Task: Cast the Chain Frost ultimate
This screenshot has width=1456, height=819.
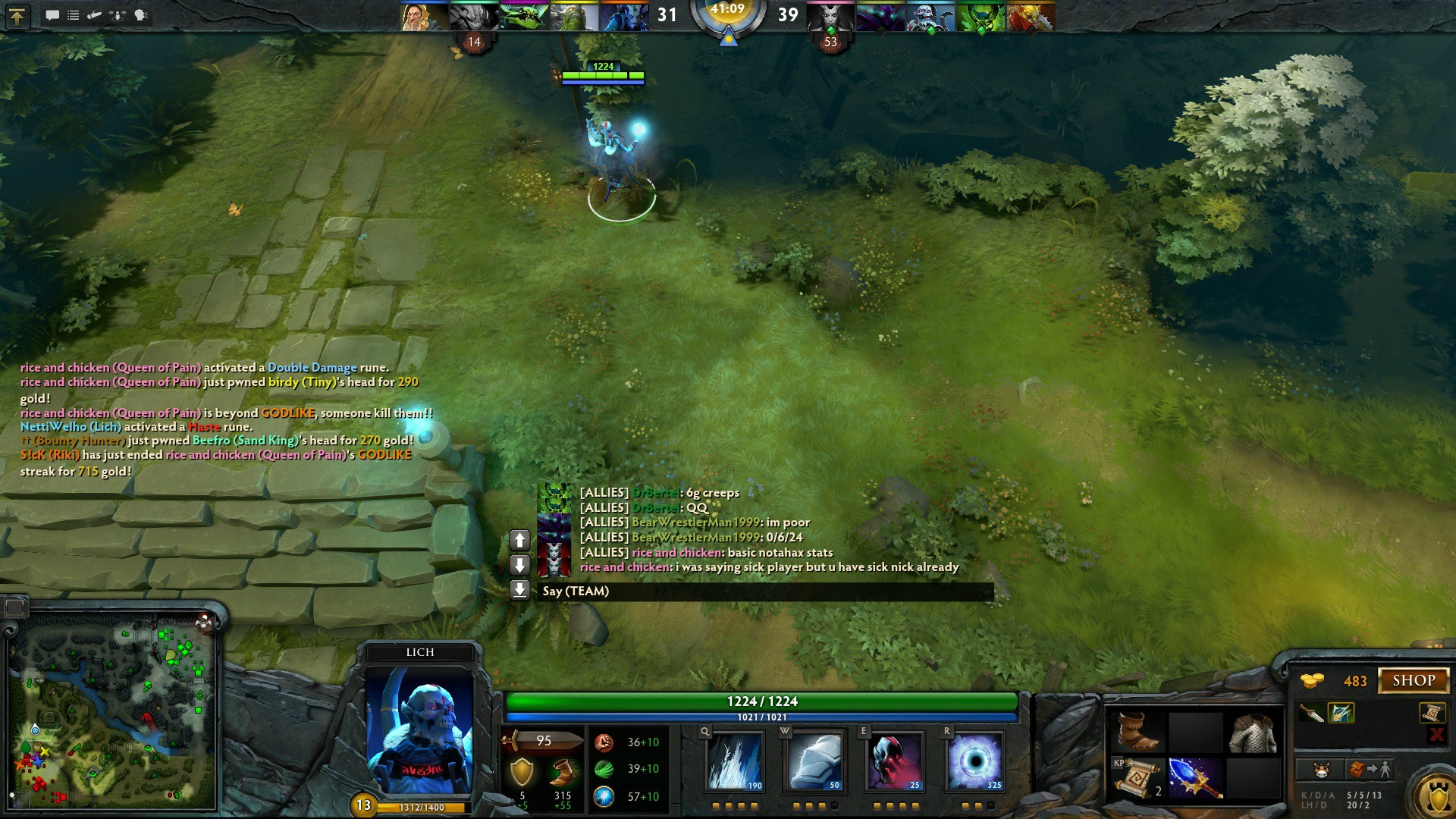Action: pos(975,761)
